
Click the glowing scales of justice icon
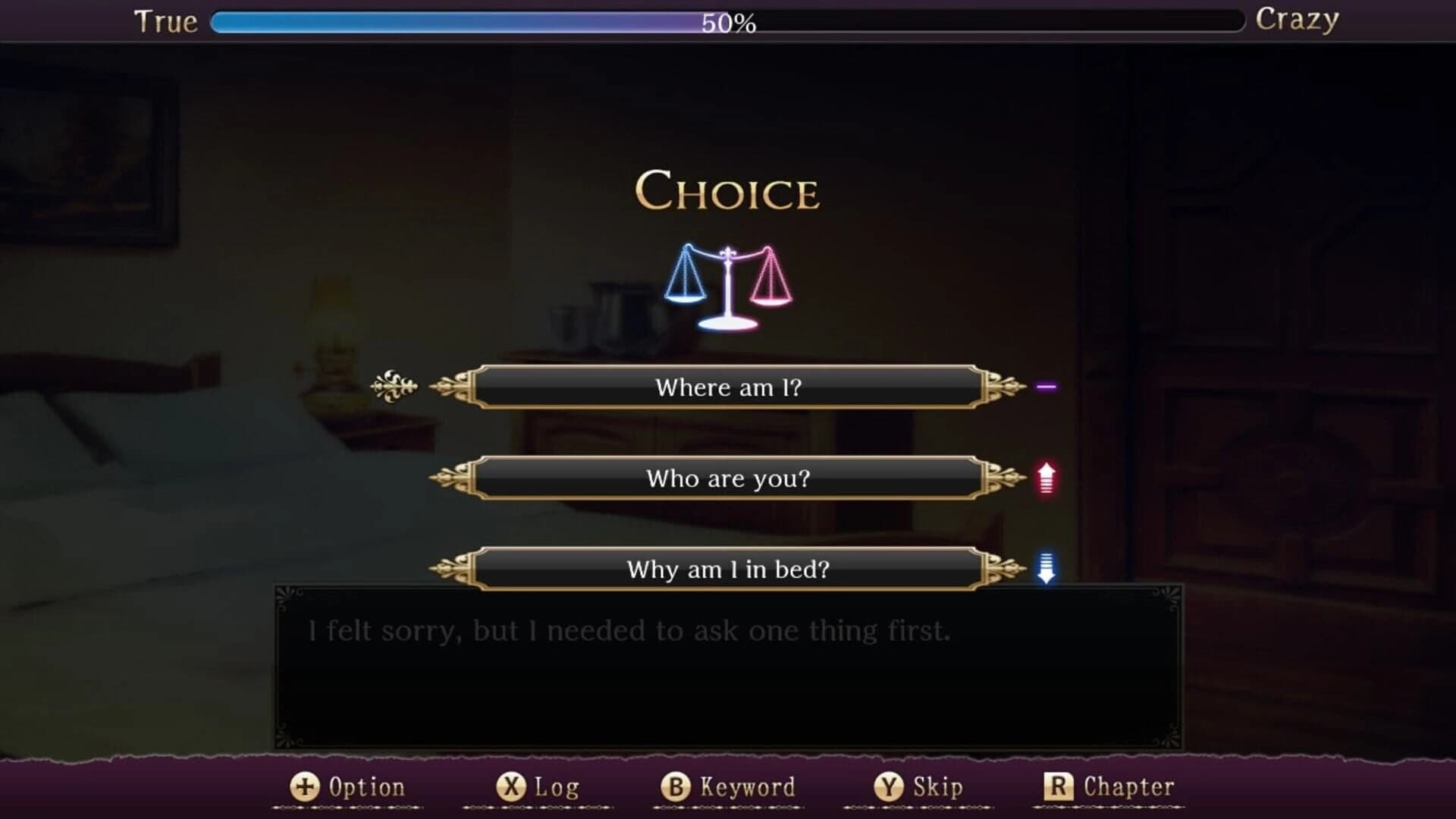tap(726, 284)
